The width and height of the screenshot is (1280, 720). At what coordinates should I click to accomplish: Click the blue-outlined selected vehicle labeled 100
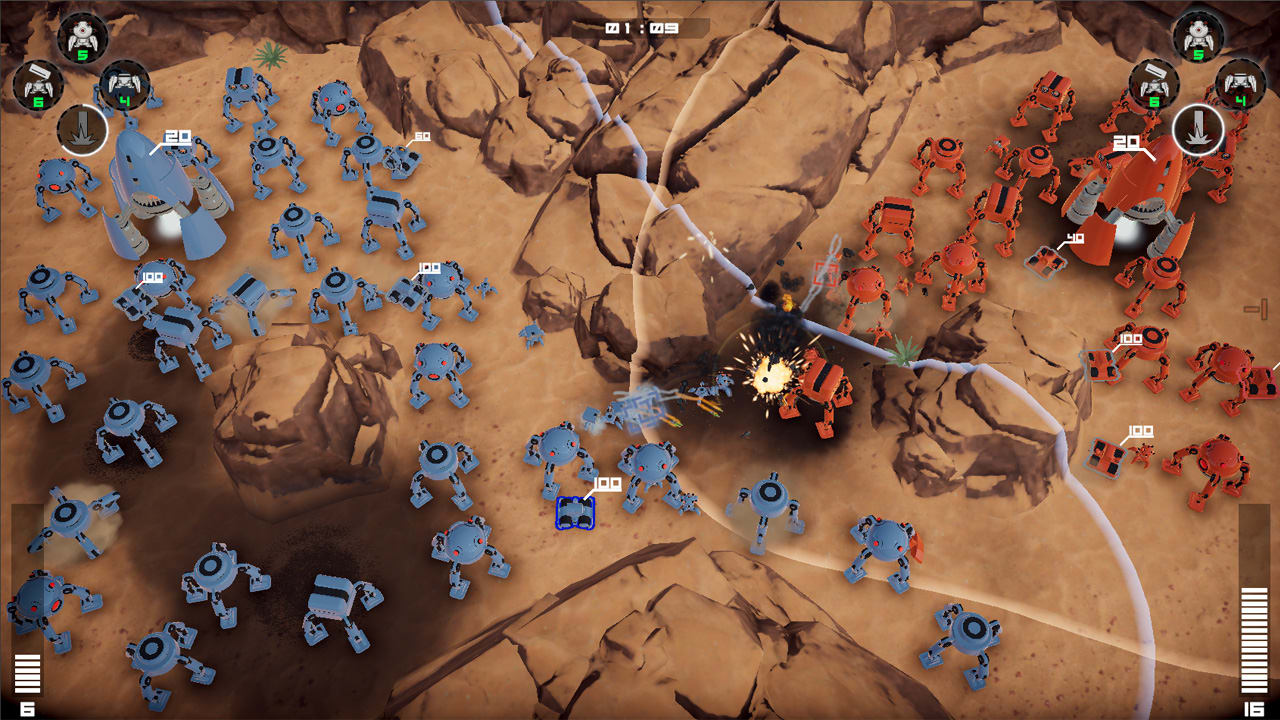tap(575, 515)
